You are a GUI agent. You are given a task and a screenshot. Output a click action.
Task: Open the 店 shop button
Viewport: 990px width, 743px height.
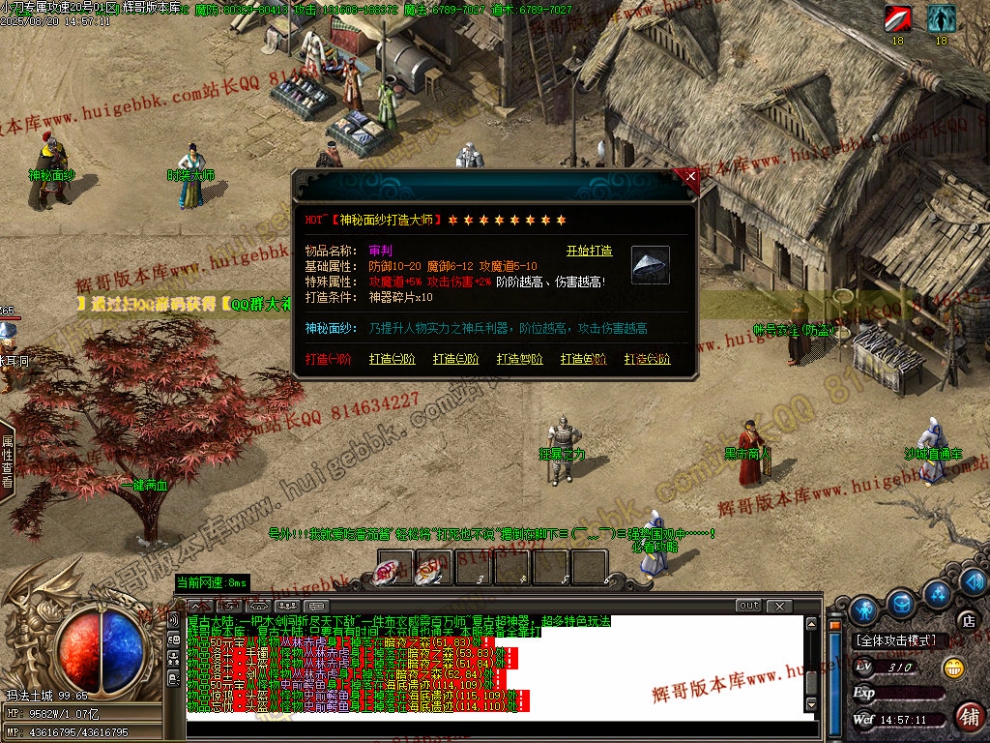967,620
